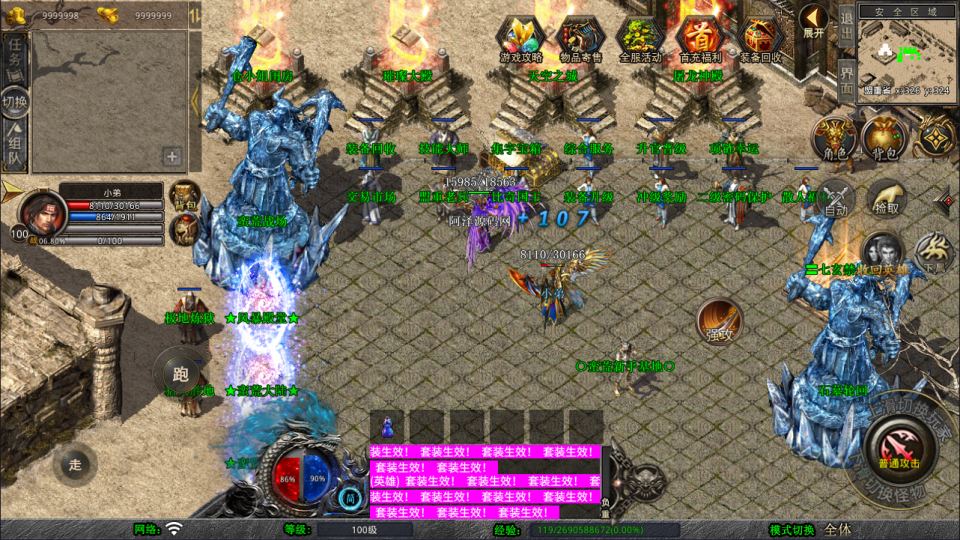This screenshot has width=960, height=540.
Task: Toggle 自动 auto-combat button
Action: pyautogui.click(x=837, y=199)
